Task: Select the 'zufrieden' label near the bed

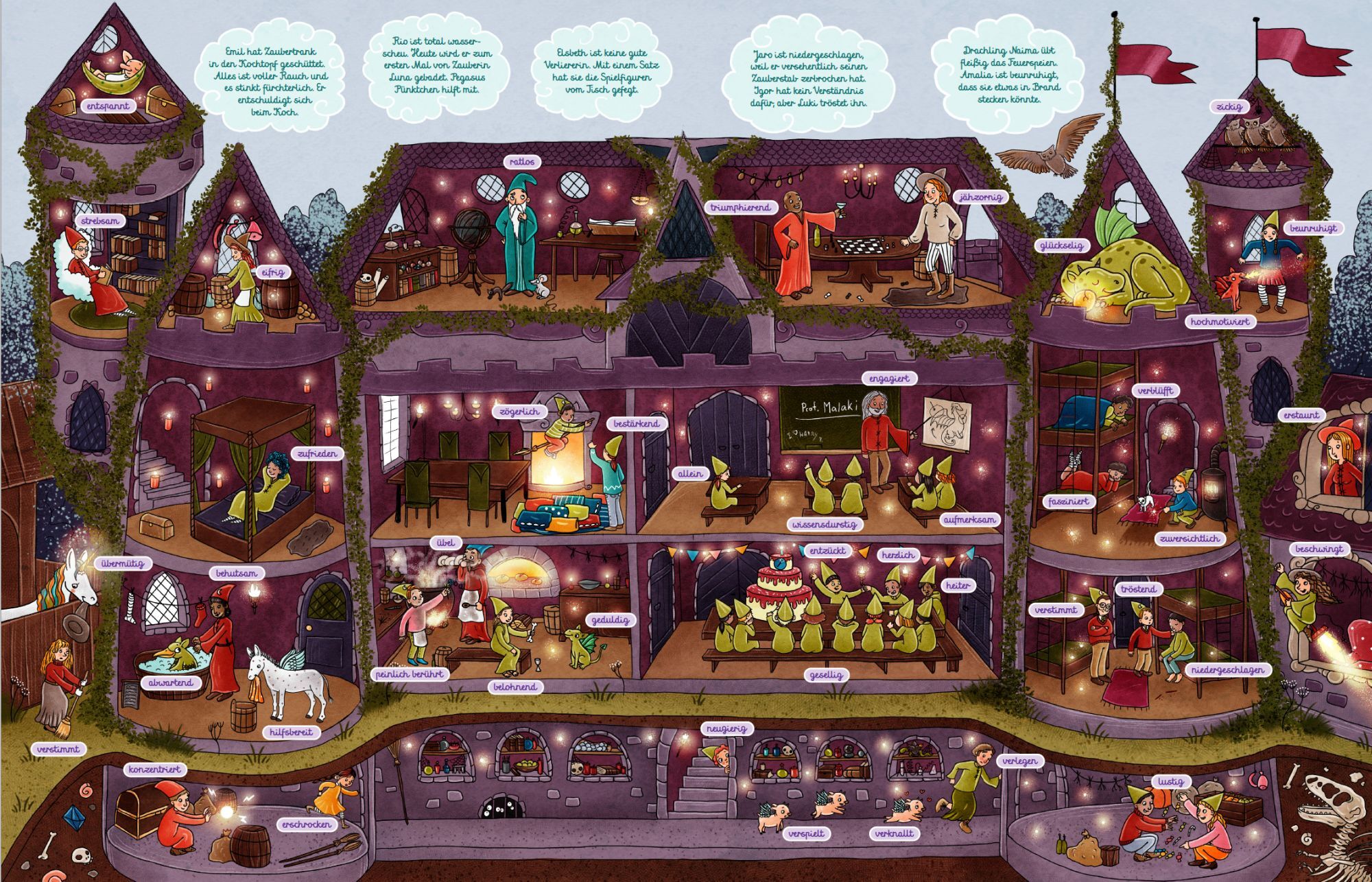Action: click(317, 453)
